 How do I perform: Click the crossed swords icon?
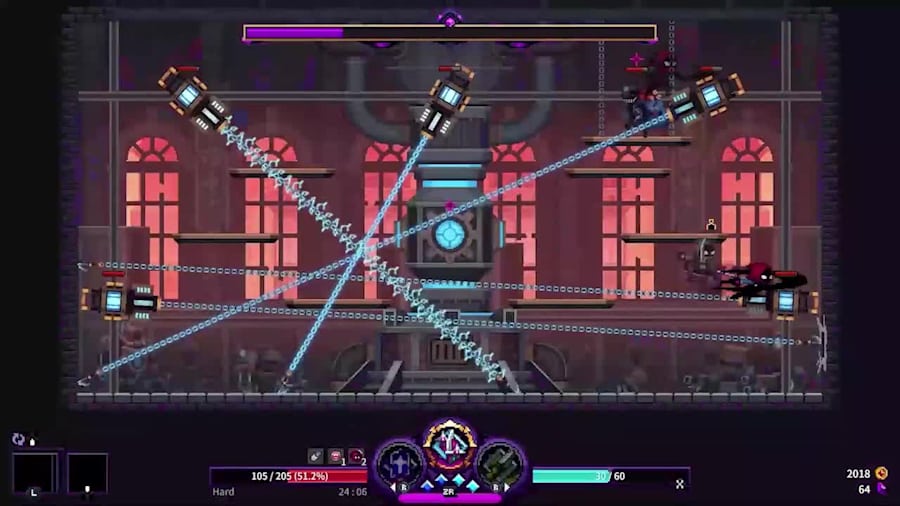pyautogui.click(x=680, y=484)
